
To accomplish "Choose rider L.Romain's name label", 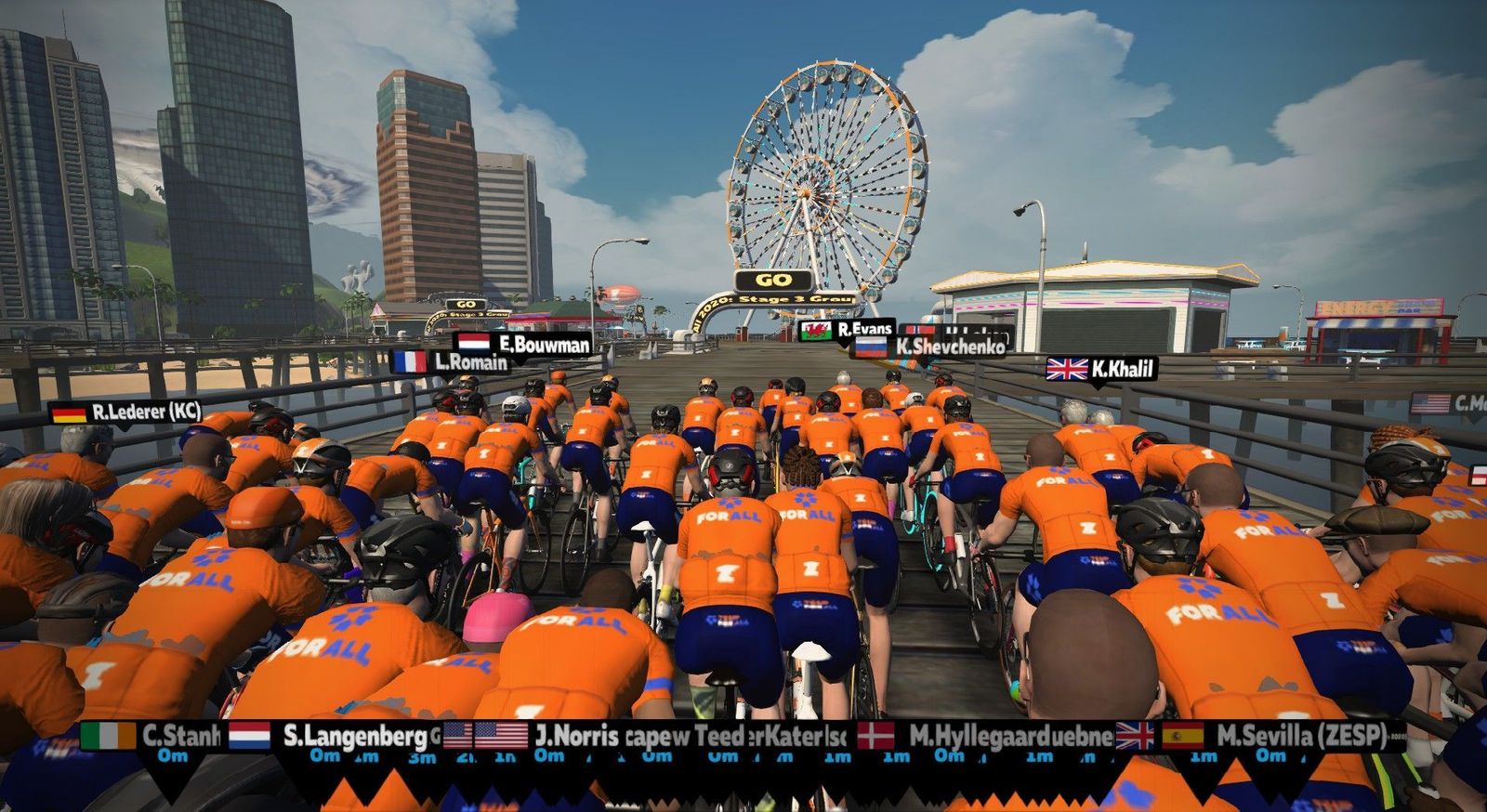I will tap(451, 362).
